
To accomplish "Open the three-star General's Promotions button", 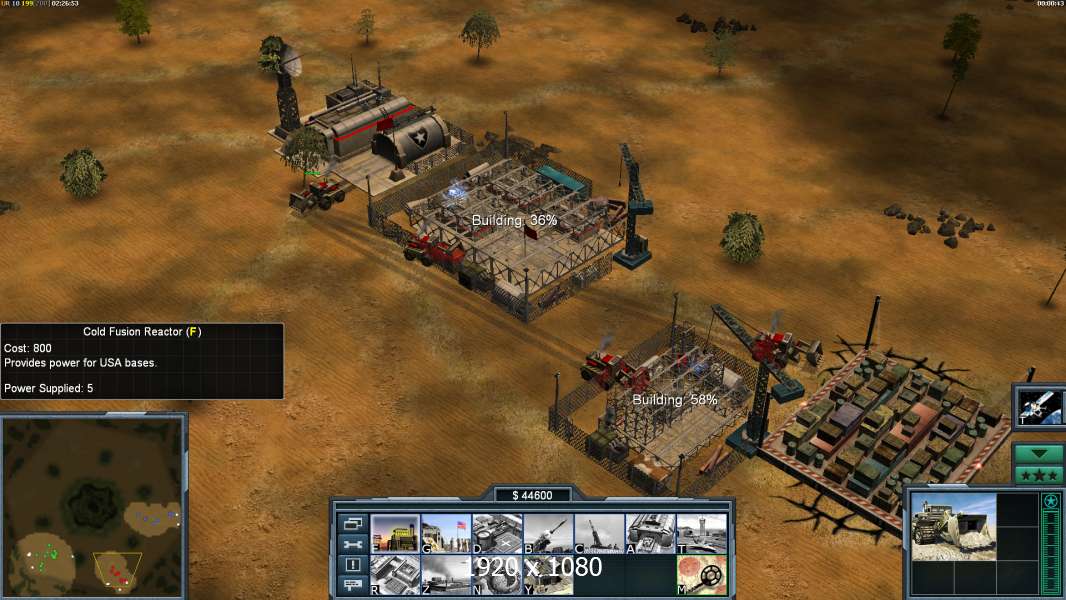I will click(x=1038, y=474).
